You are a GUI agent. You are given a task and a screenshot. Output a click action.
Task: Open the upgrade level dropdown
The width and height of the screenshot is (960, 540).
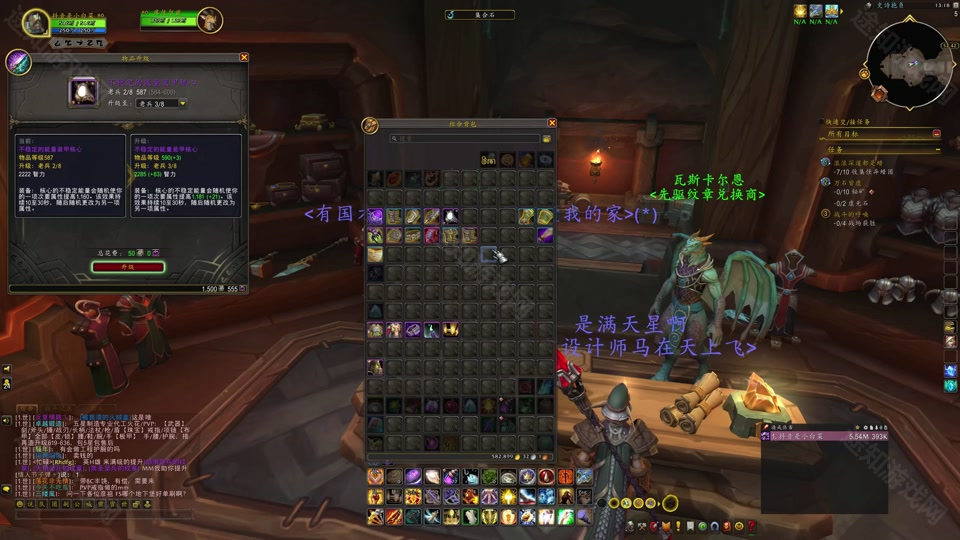[x=161, y=103]
